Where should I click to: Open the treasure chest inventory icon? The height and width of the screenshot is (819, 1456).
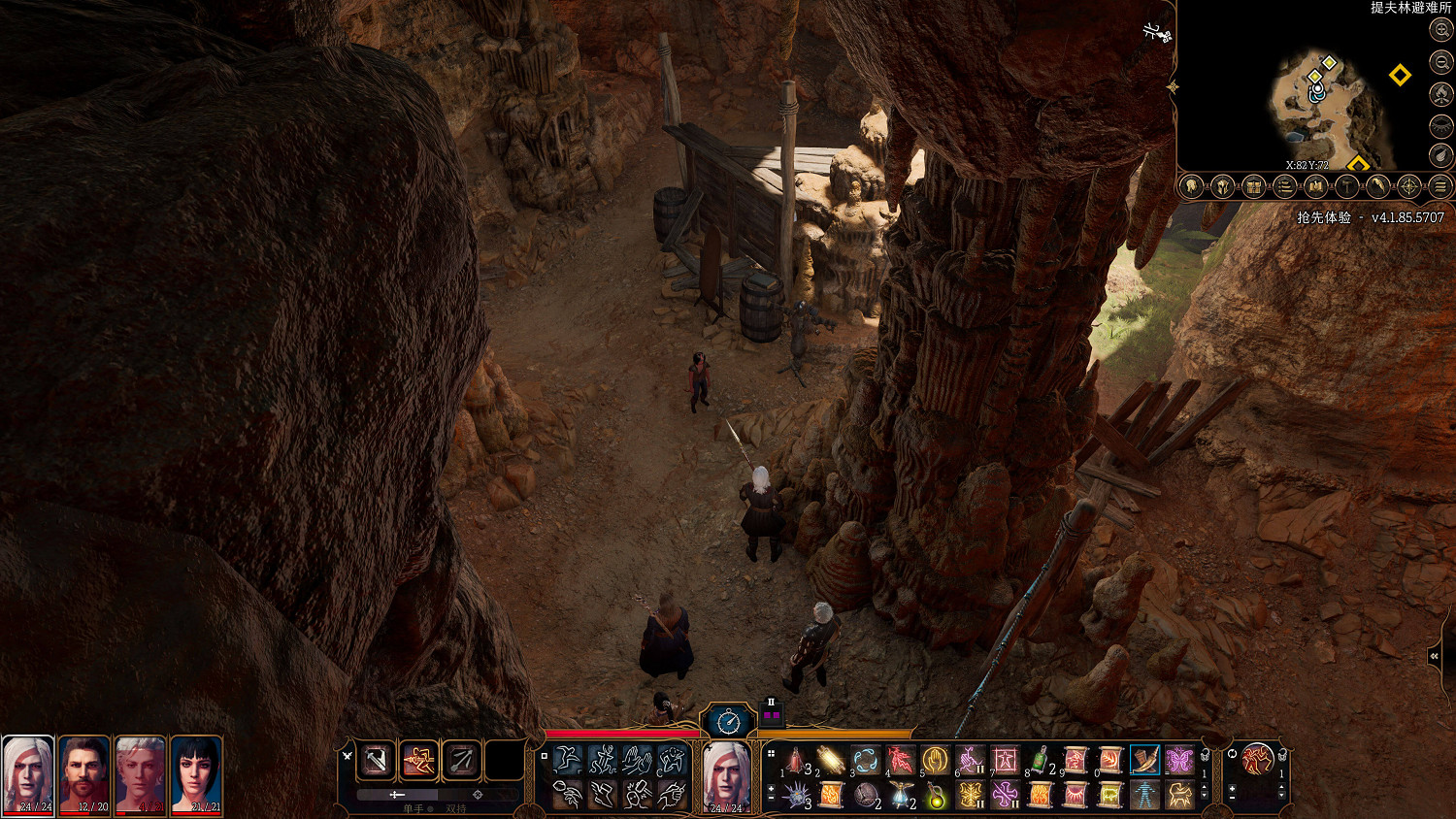pyautogui.click(x=1254, y=186)
